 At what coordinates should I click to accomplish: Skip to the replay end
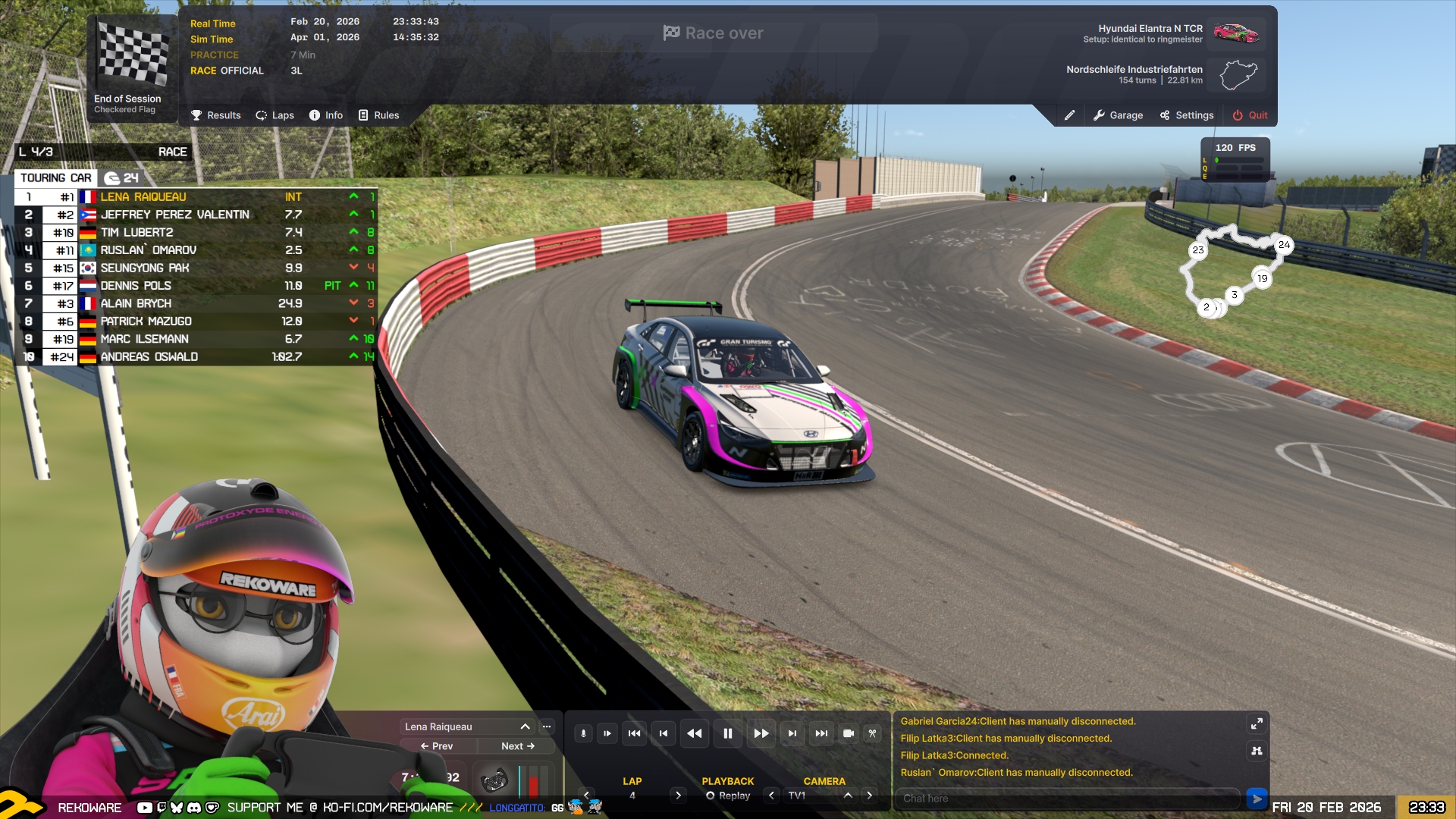(821, 733)
